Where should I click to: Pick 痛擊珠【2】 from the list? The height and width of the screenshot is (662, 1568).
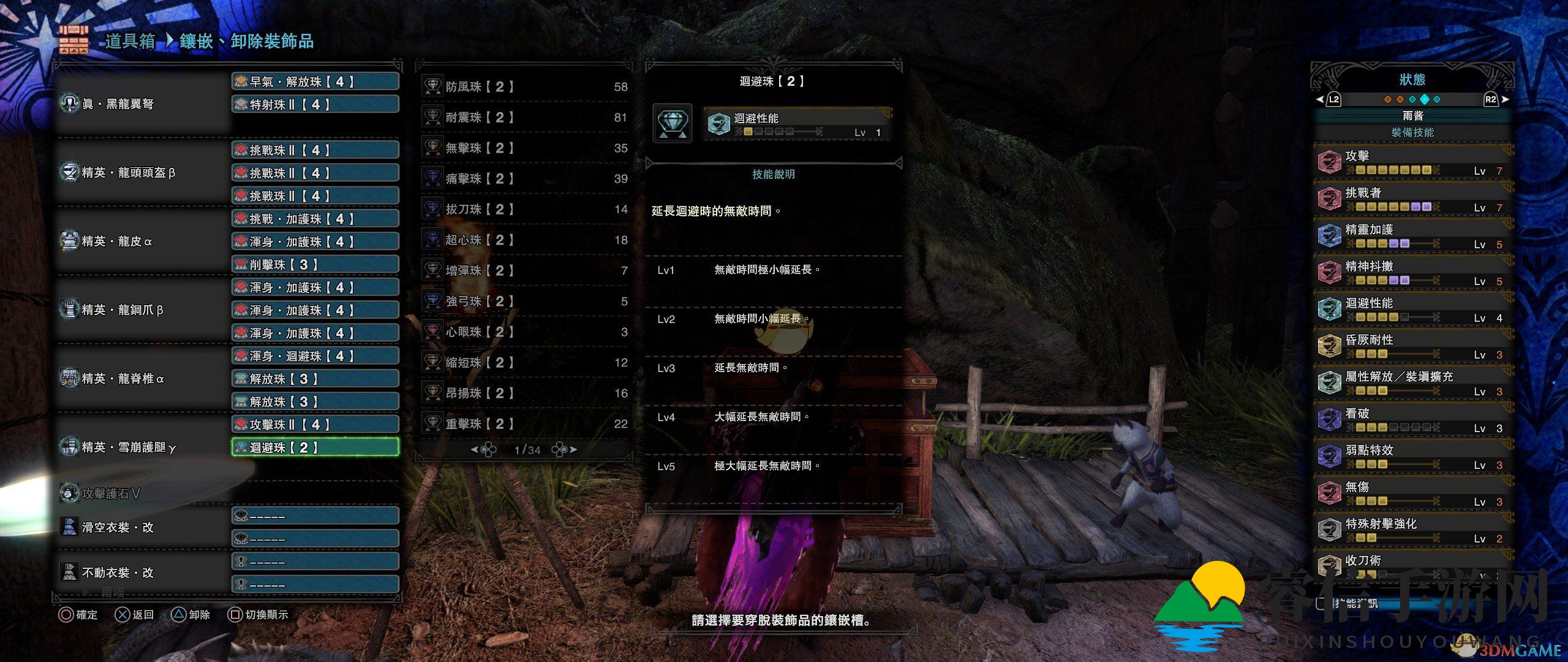click(x=524, y=179)
